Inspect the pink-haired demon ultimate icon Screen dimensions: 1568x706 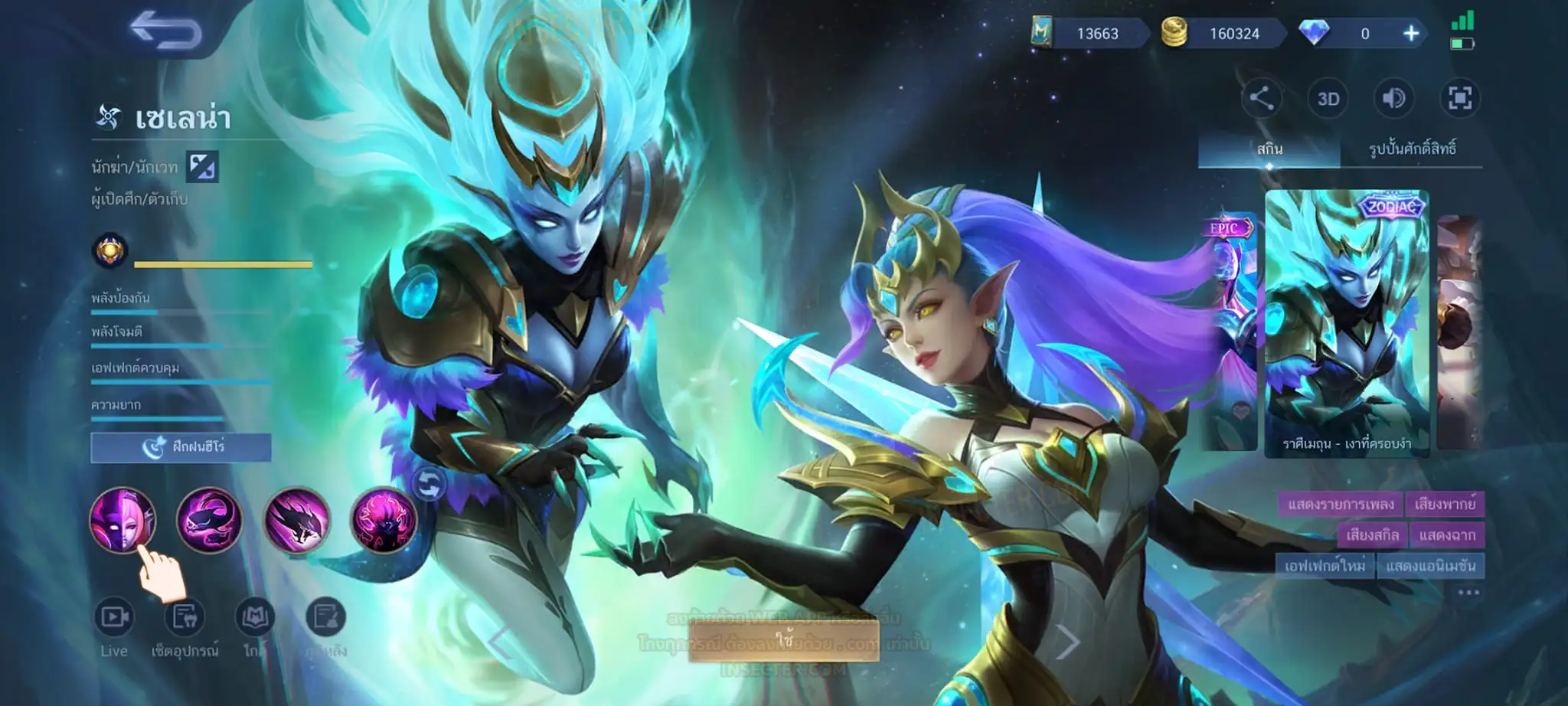384,520
